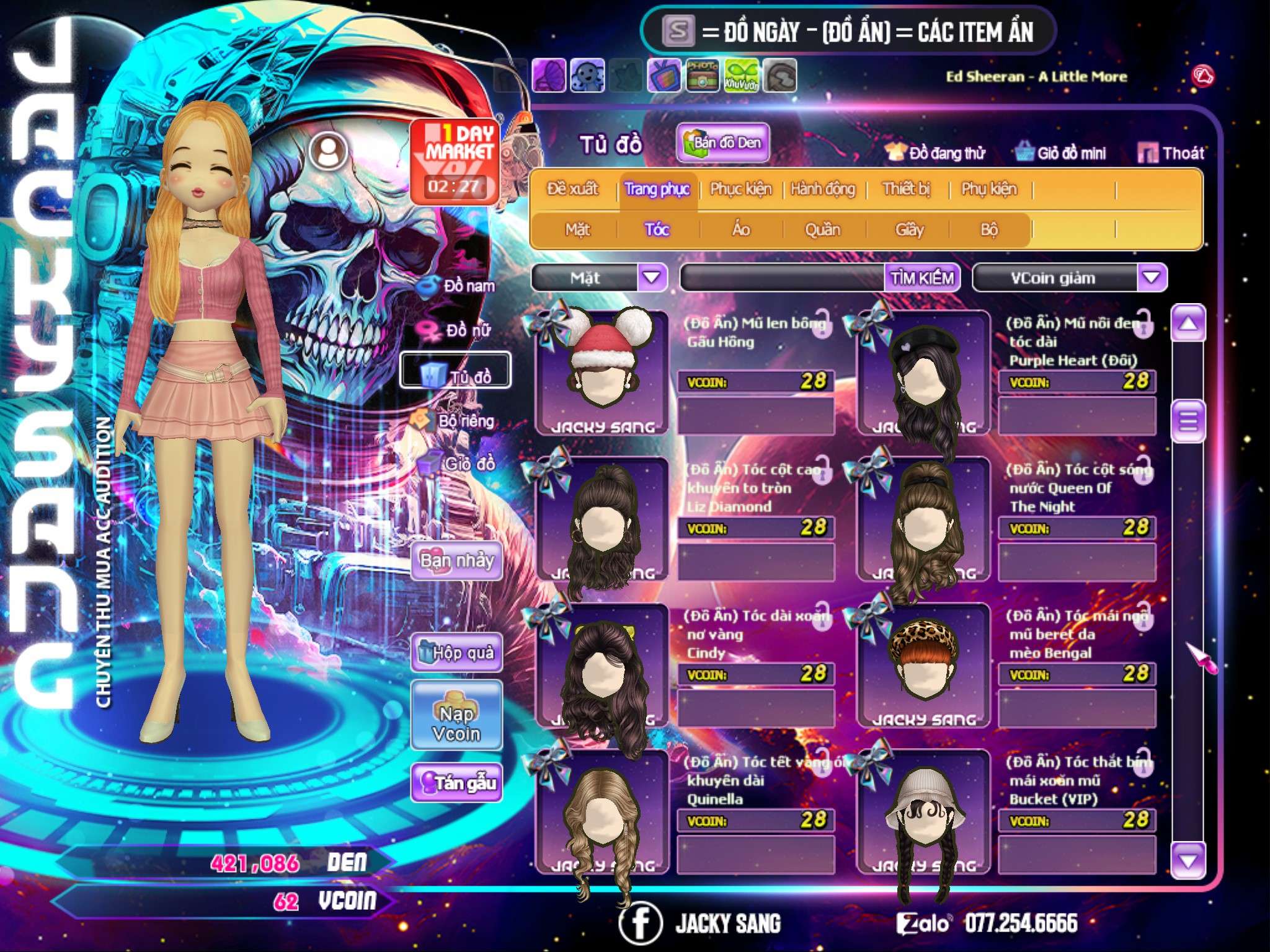Select the red bear-ear beanie hair item
1270x952 pixels.
(602, 372)
